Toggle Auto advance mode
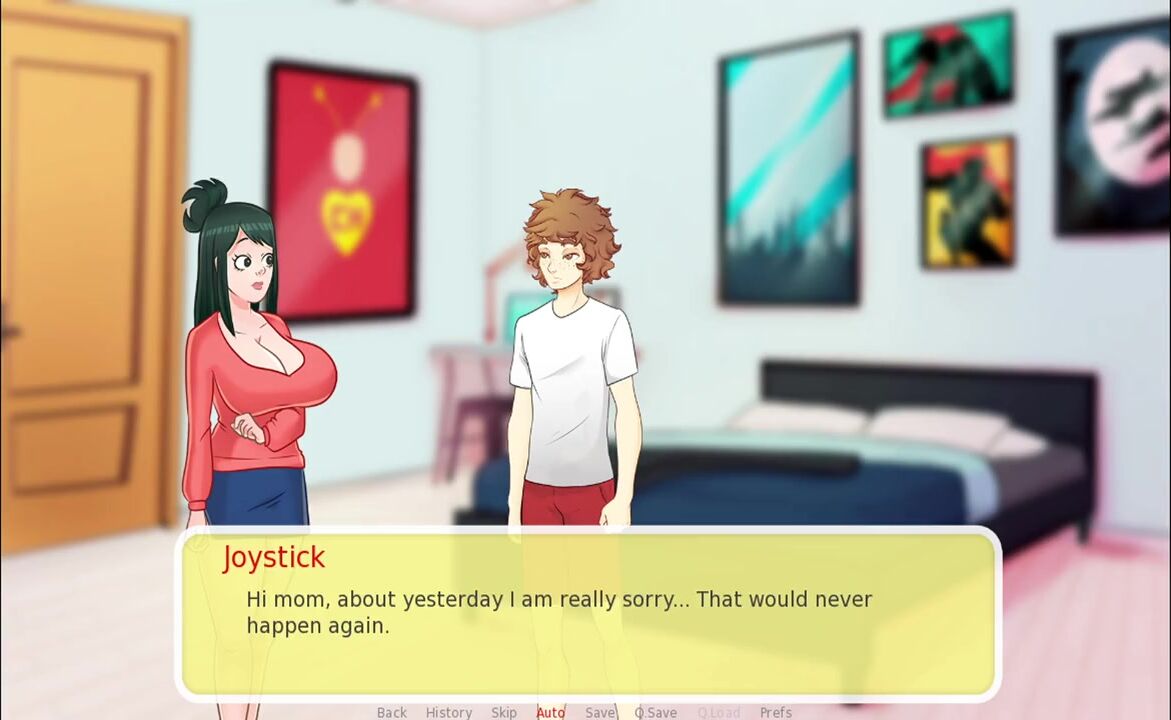This screenshot has width=1171, height=720. [551, 712]
